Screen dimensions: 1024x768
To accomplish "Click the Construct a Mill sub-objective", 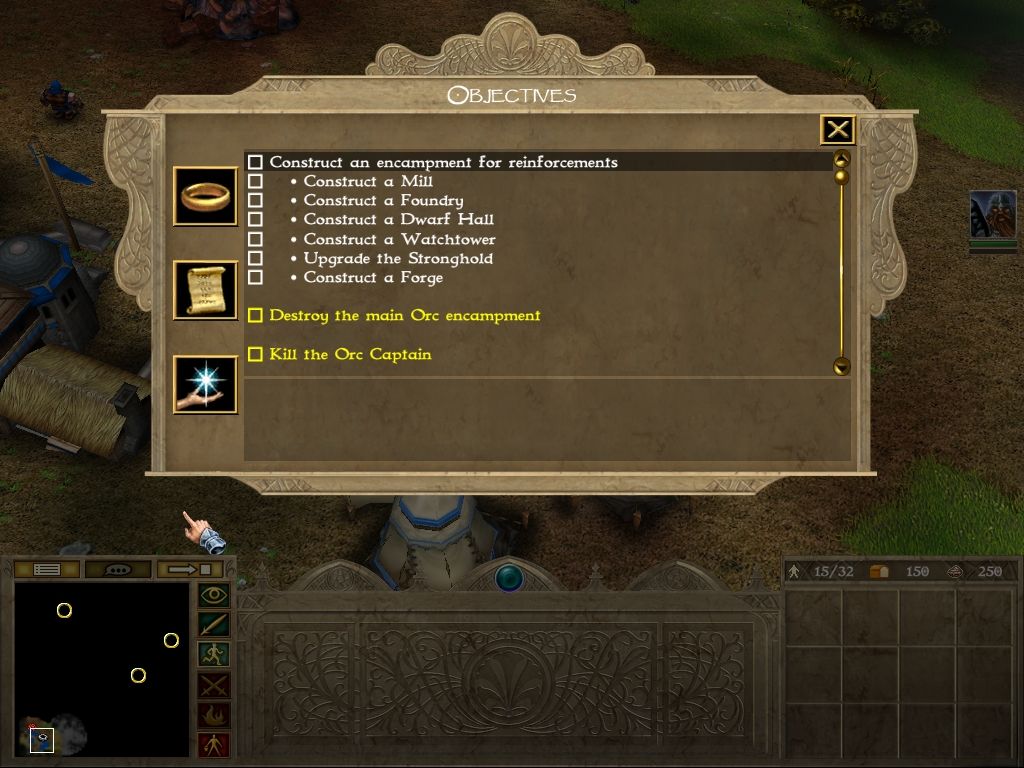I will tap(367, 182).
